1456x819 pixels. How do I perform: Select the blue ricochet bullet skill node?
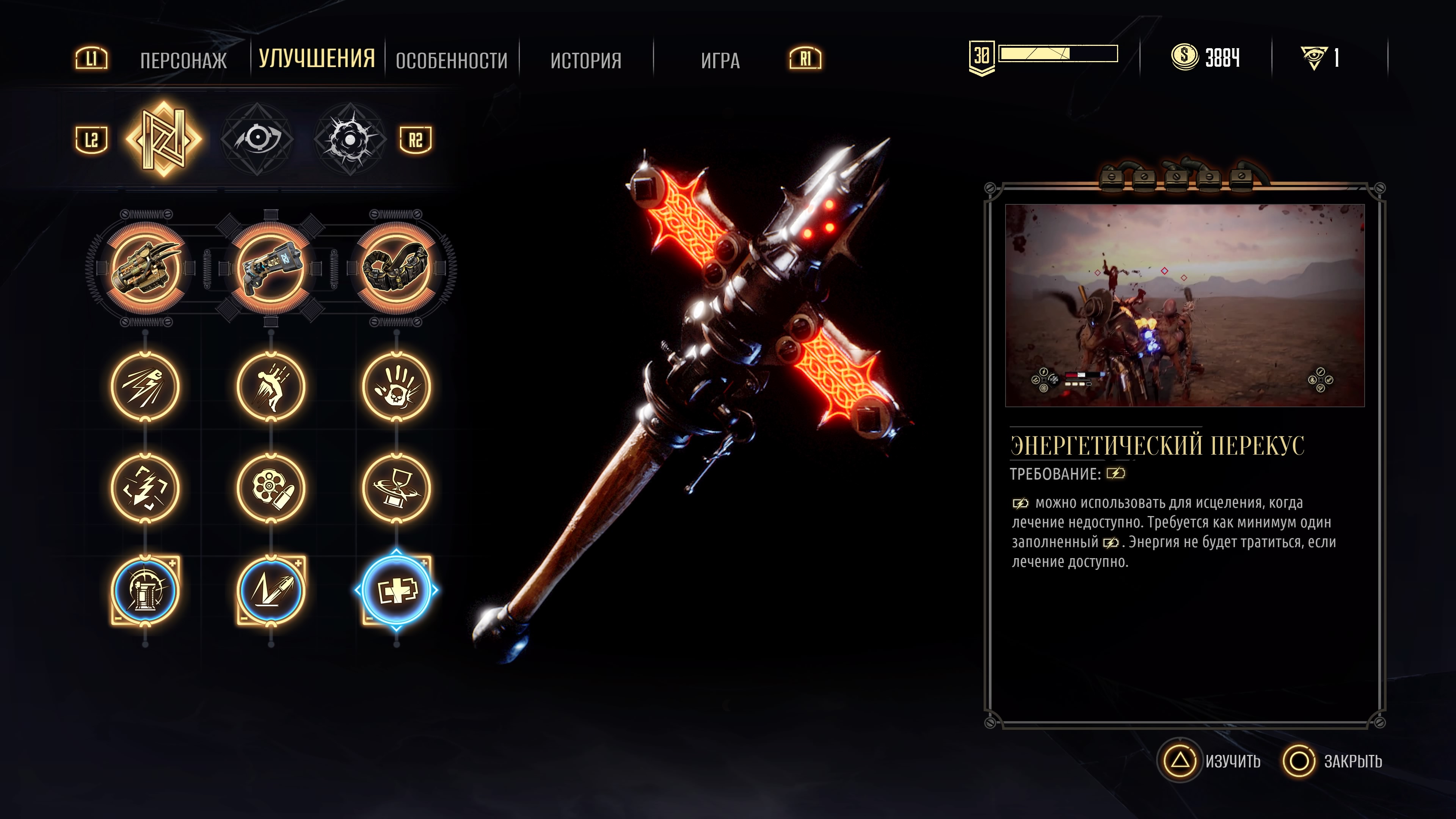pyautogui.click(x=271, y=590)
